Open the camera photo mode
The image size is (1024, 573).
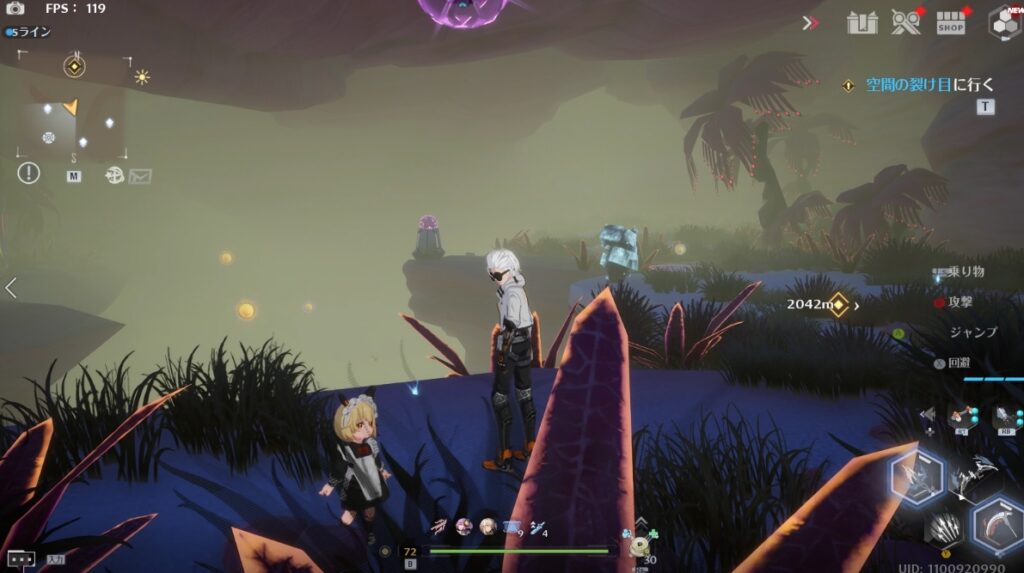coord(15,9)
